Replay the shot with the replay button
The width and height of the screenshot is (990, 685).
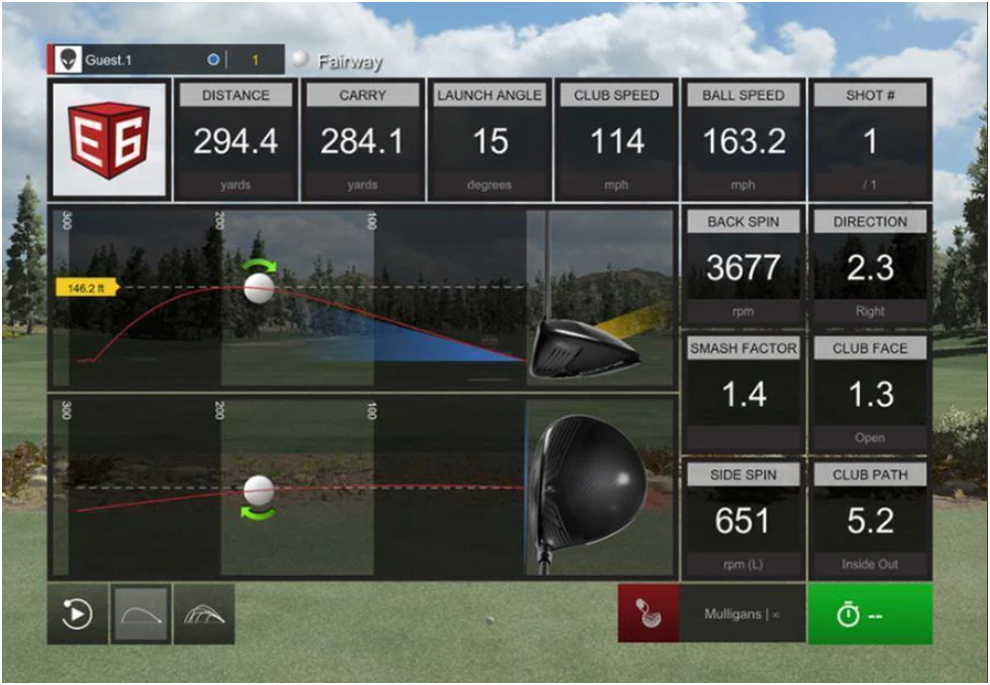(77, 614)
